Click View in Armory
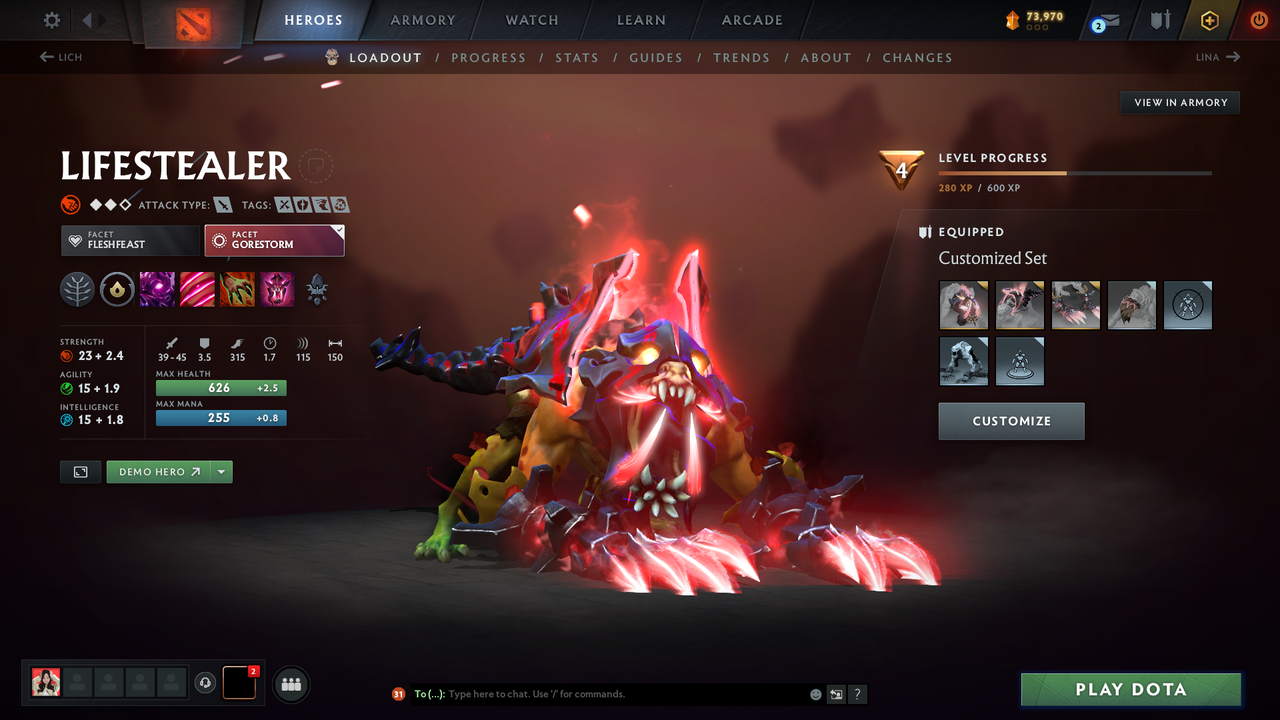 (x=1179, y=102)
